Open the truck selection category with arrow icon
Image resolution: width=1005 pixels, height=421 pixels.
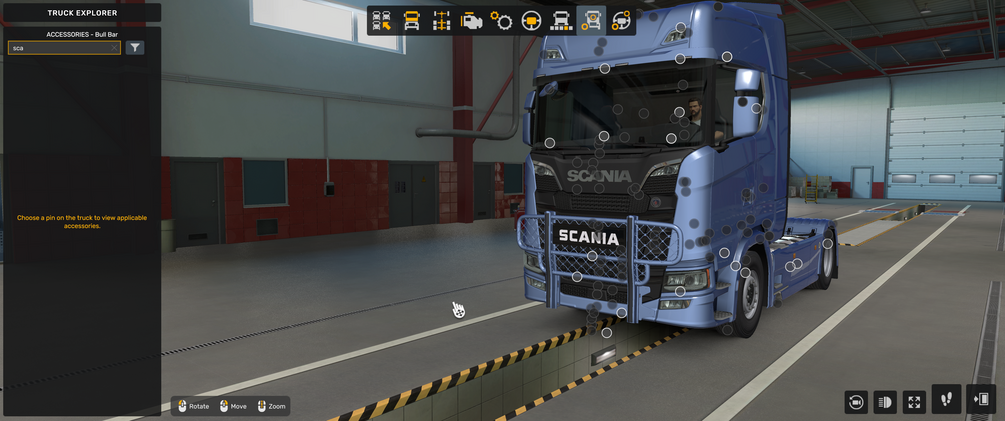point(381,21)
